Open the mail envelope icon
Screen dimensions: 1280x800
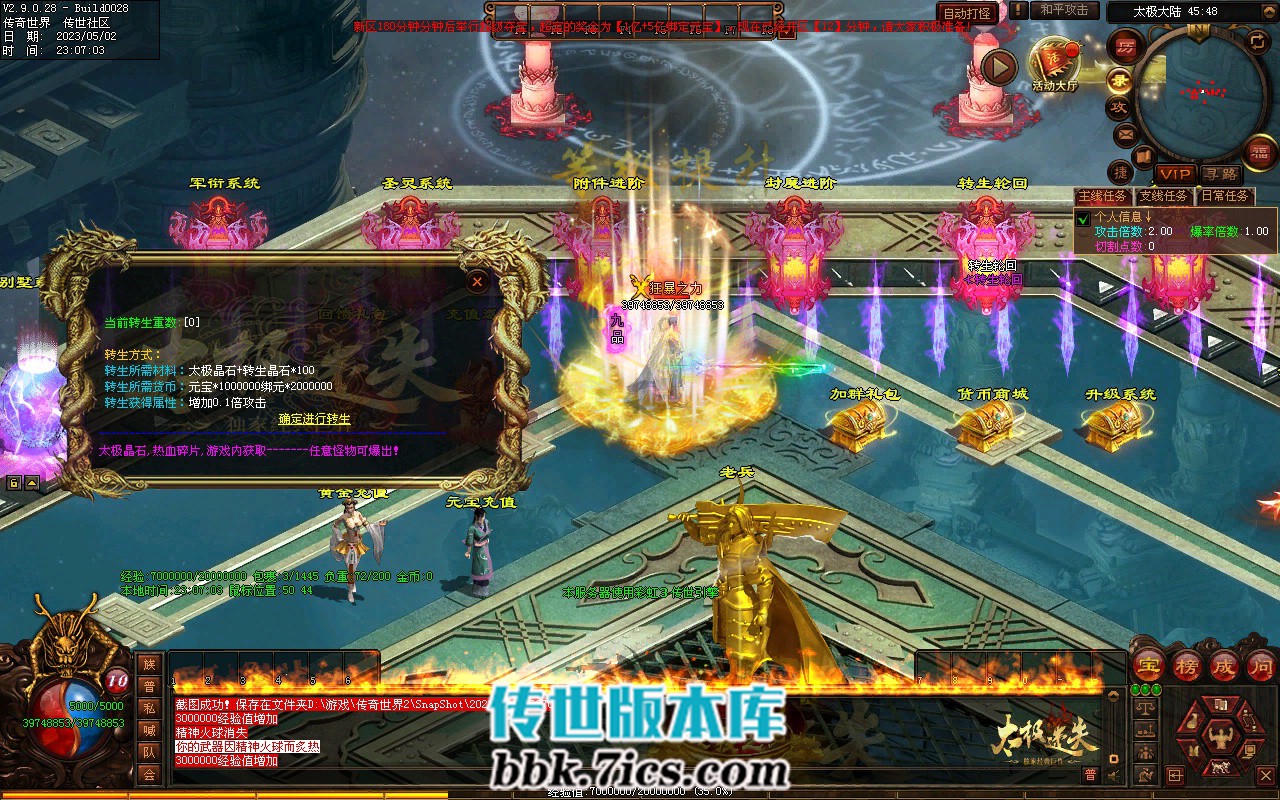tap(1125, 133)
